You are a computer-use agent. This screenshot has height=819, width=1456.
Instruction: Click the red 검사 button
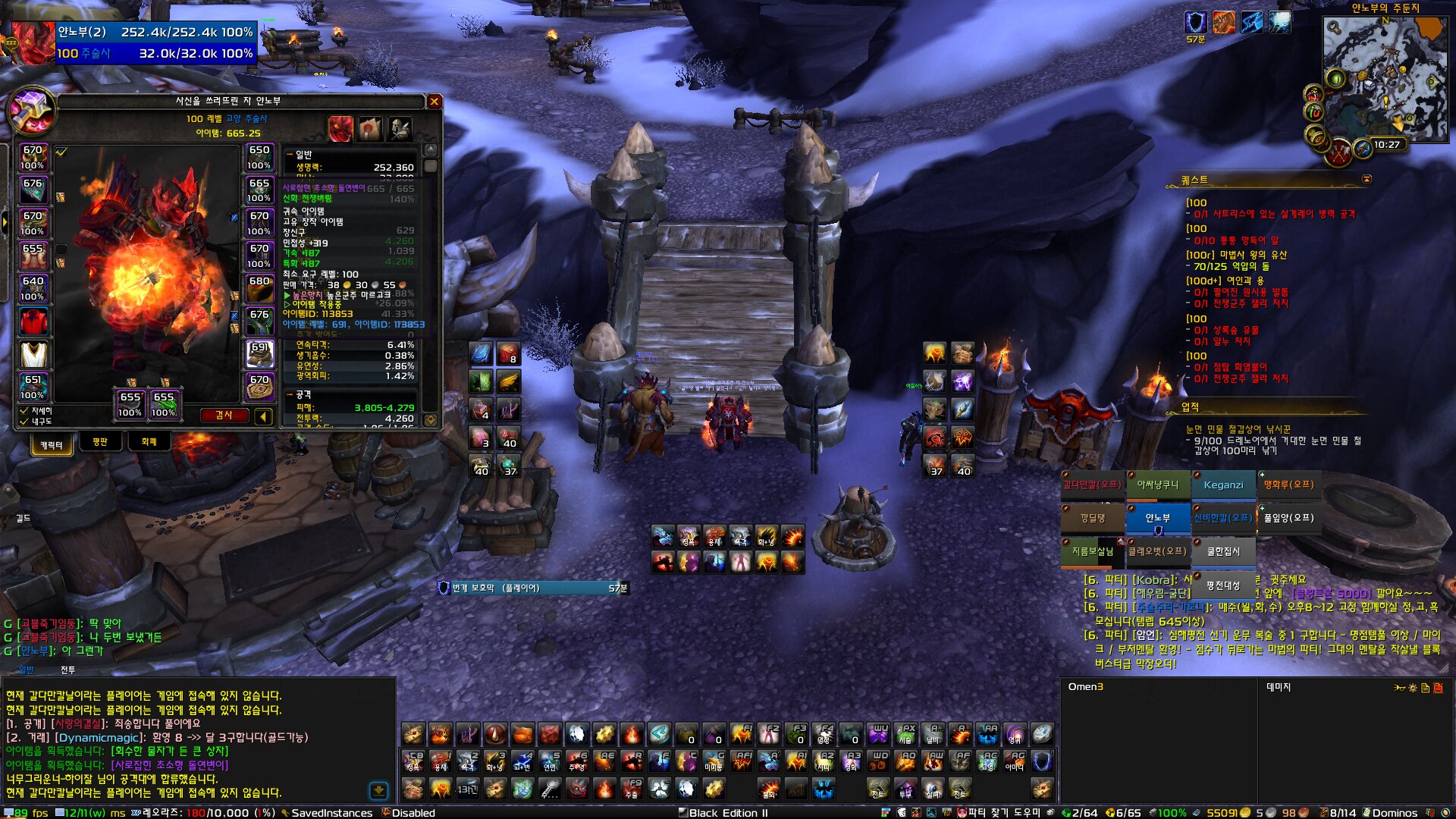tap(224, 416)
